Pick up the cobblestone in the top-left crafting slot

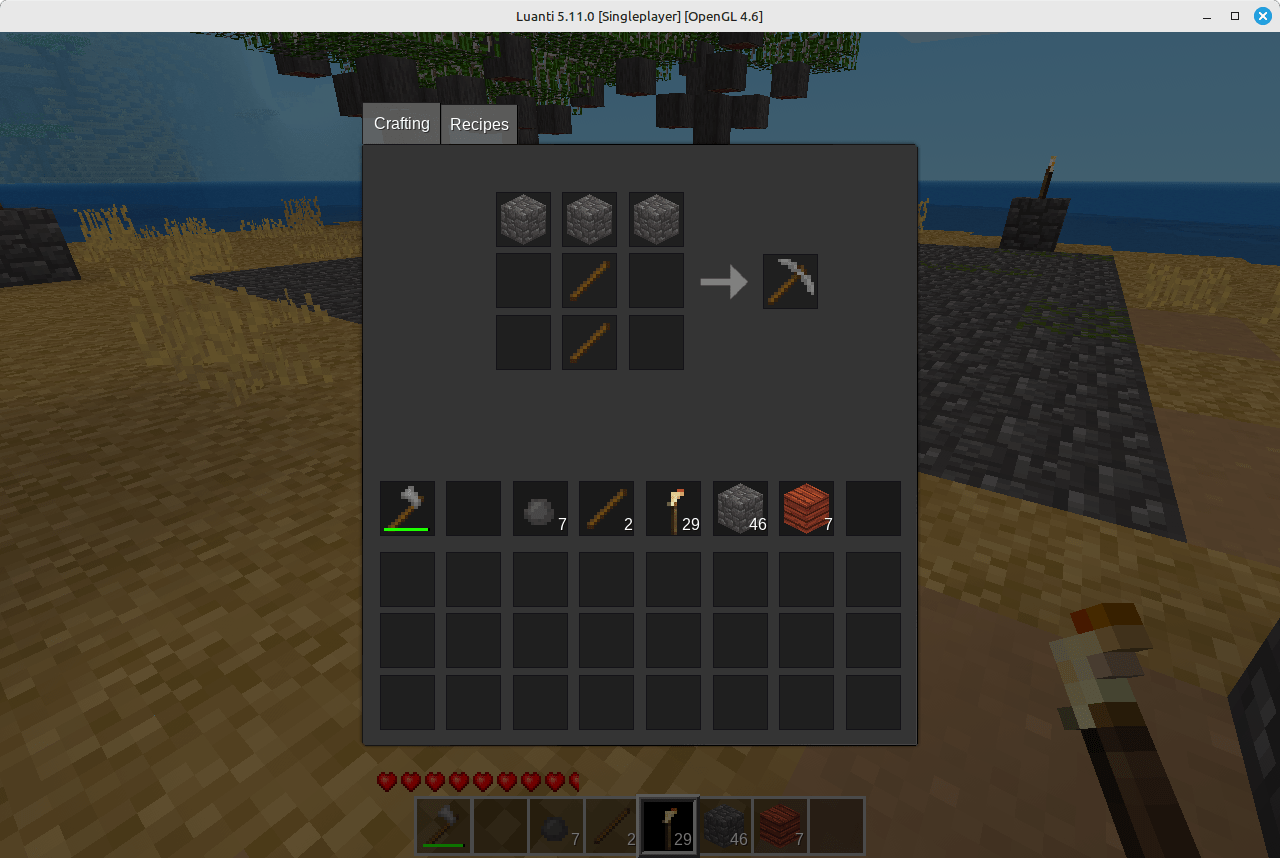tap(523, 219)
